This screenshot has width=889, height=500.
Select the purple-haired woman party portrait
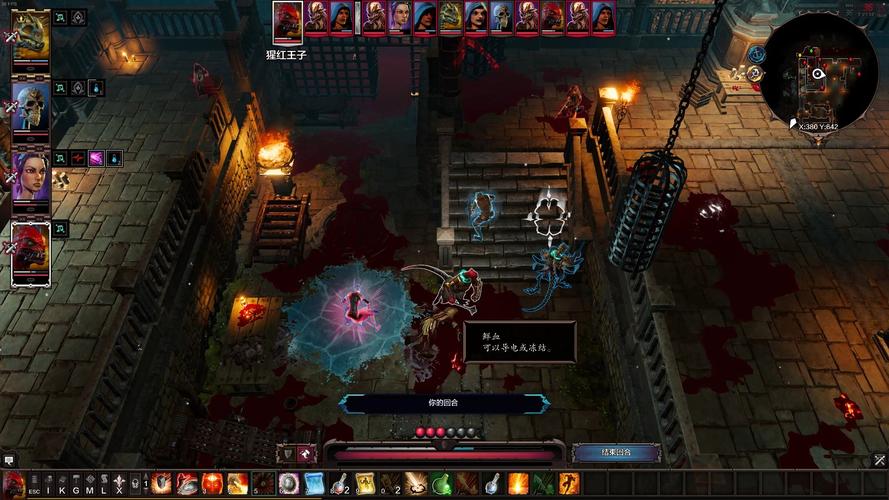31,175
